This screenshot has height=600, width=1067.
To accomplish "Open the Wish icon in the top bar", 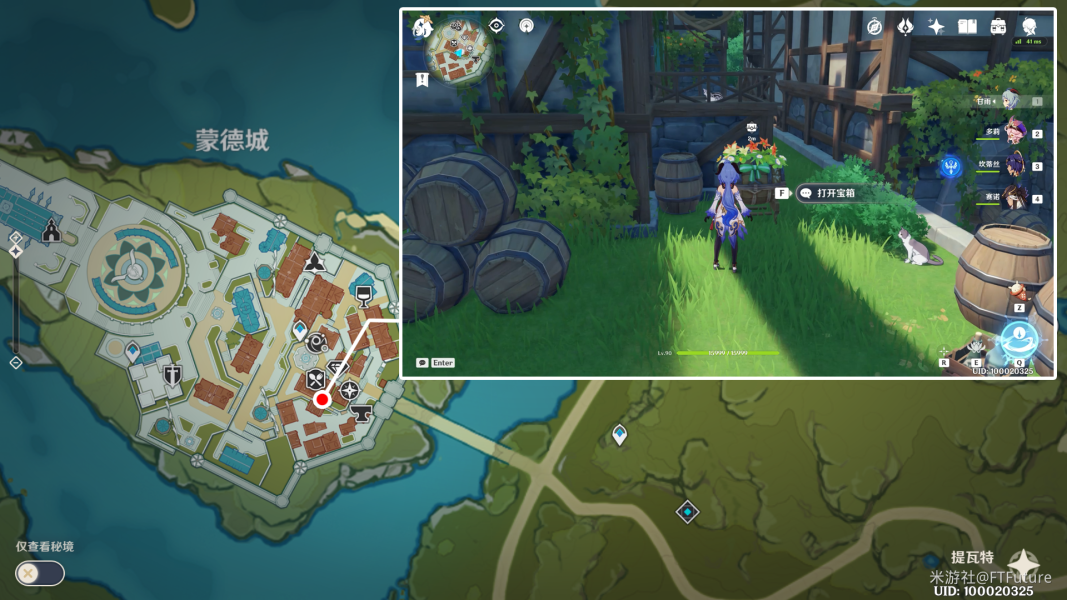I will click(905, 27).
